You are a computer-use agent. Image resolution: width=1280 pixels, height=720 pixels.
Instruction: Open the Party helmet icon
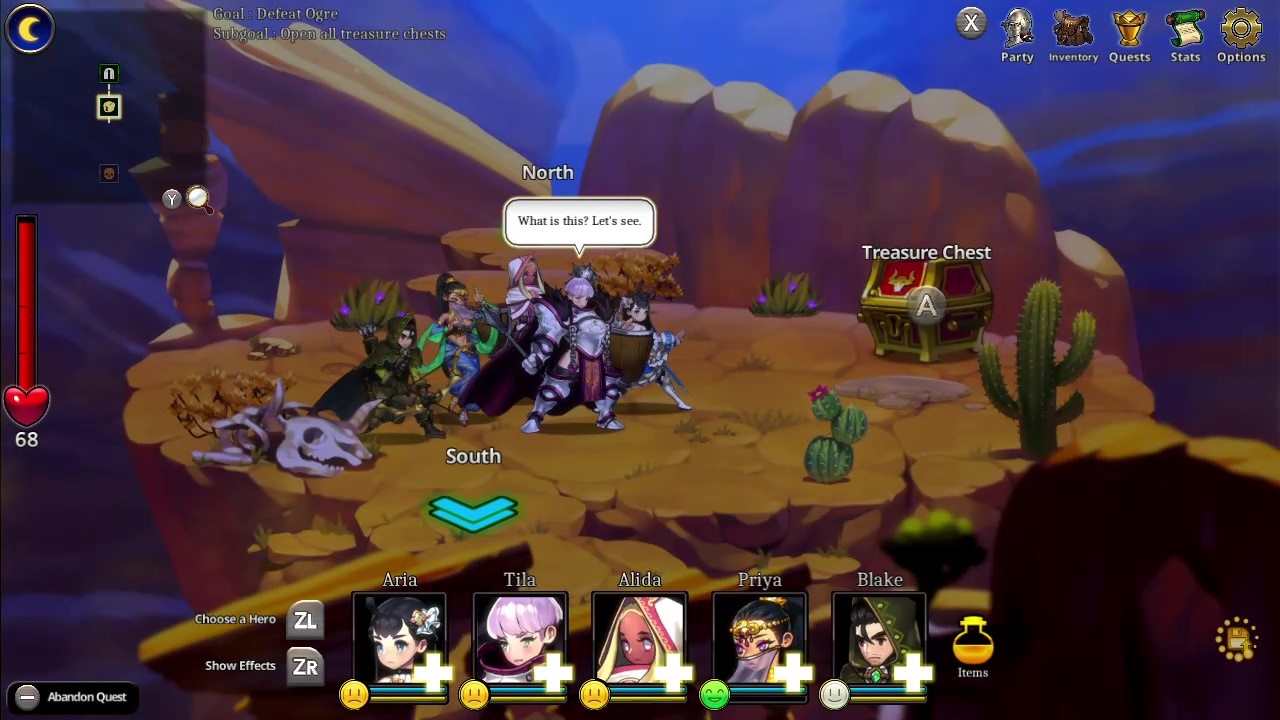click(1017, 30)
